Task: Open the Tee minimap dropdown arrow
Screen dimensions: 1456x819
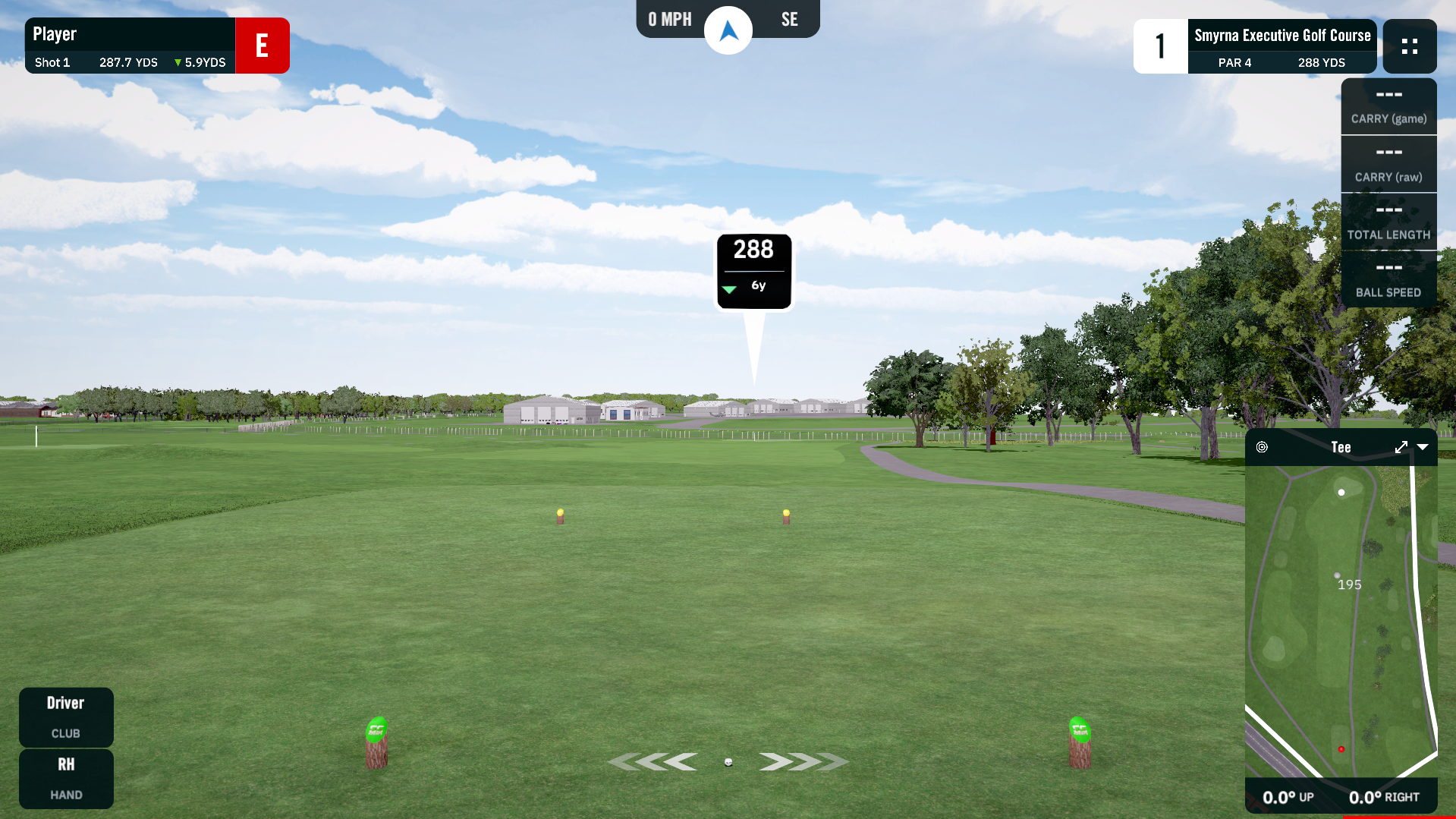Action: click(x=1423, y=448)
